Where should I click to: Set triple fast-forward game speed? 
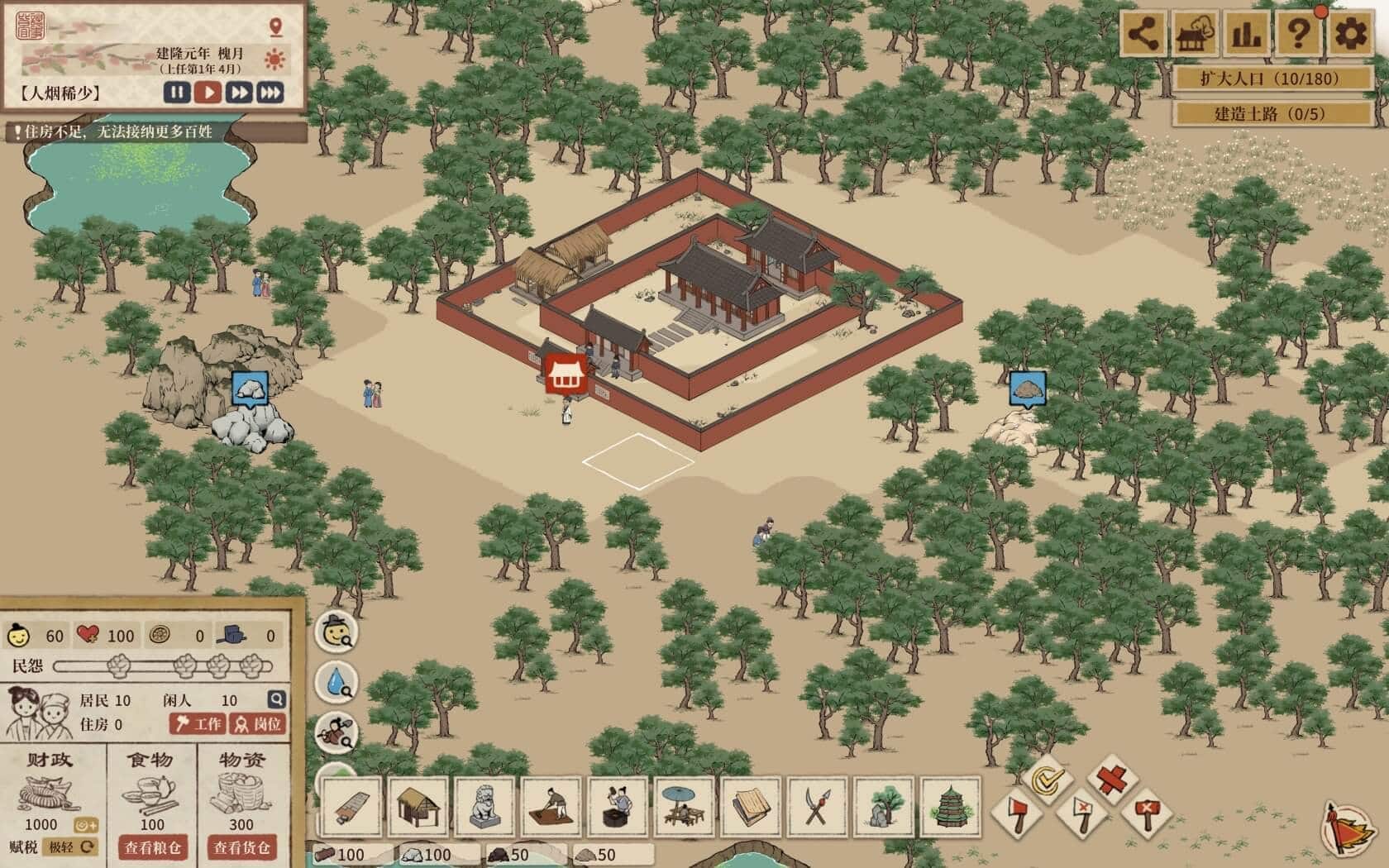pyautogui.click(x=270, y=93)
